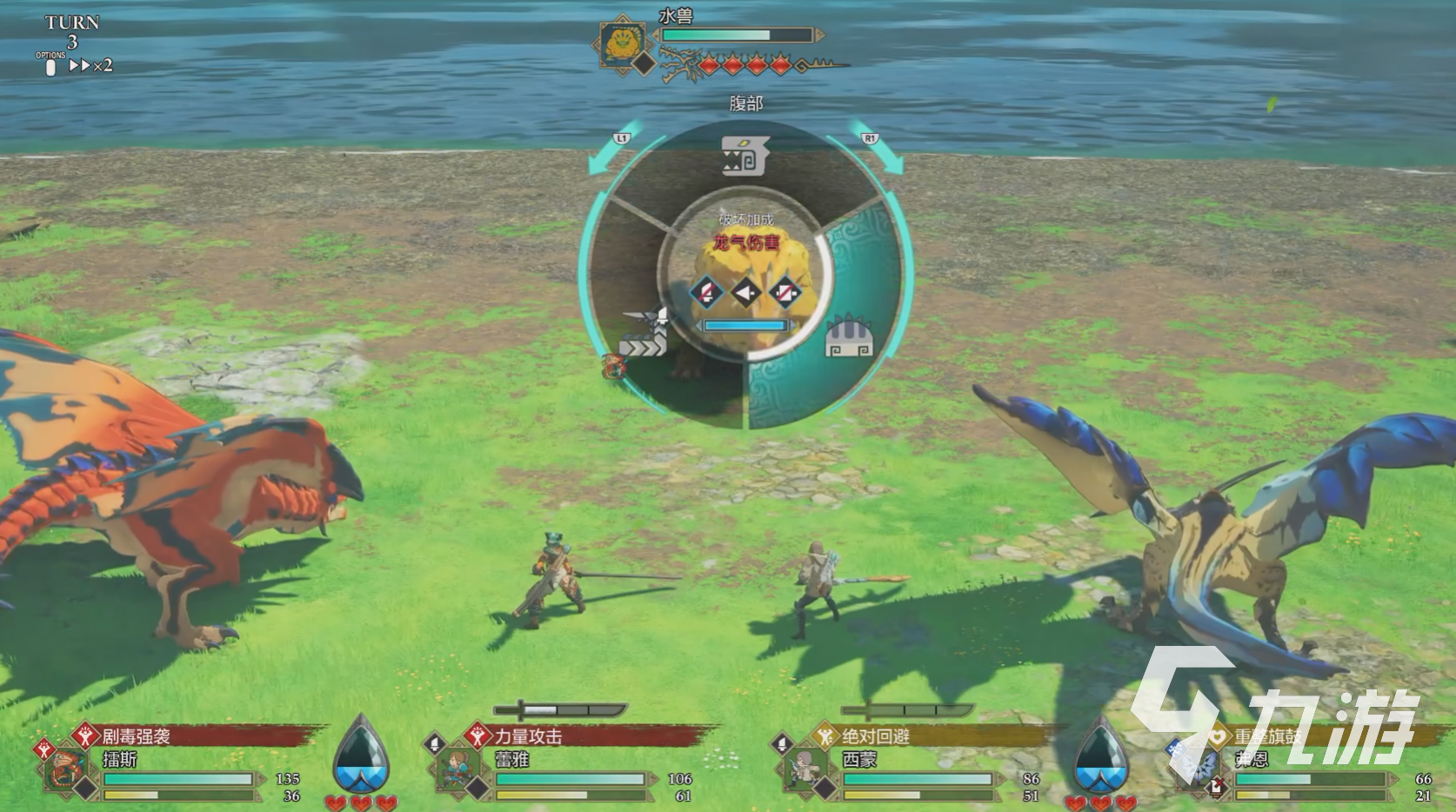
Task: Click the 水兽 enemy portrait icon
Action: 623,44
